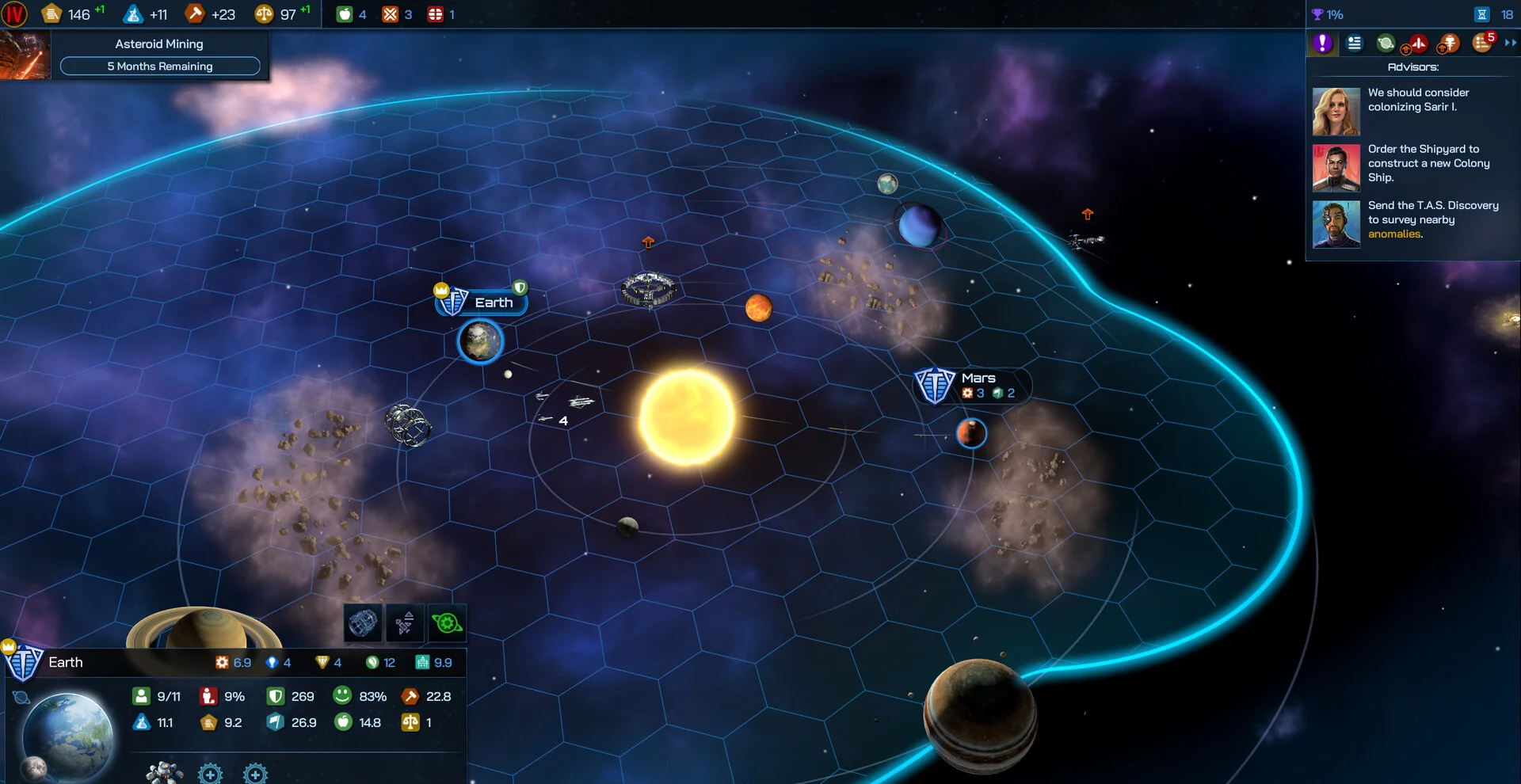This screenshot has height=784, width=1521.
Task: Open the purple exclamation alerts tab
Action: pos(1322,44)
